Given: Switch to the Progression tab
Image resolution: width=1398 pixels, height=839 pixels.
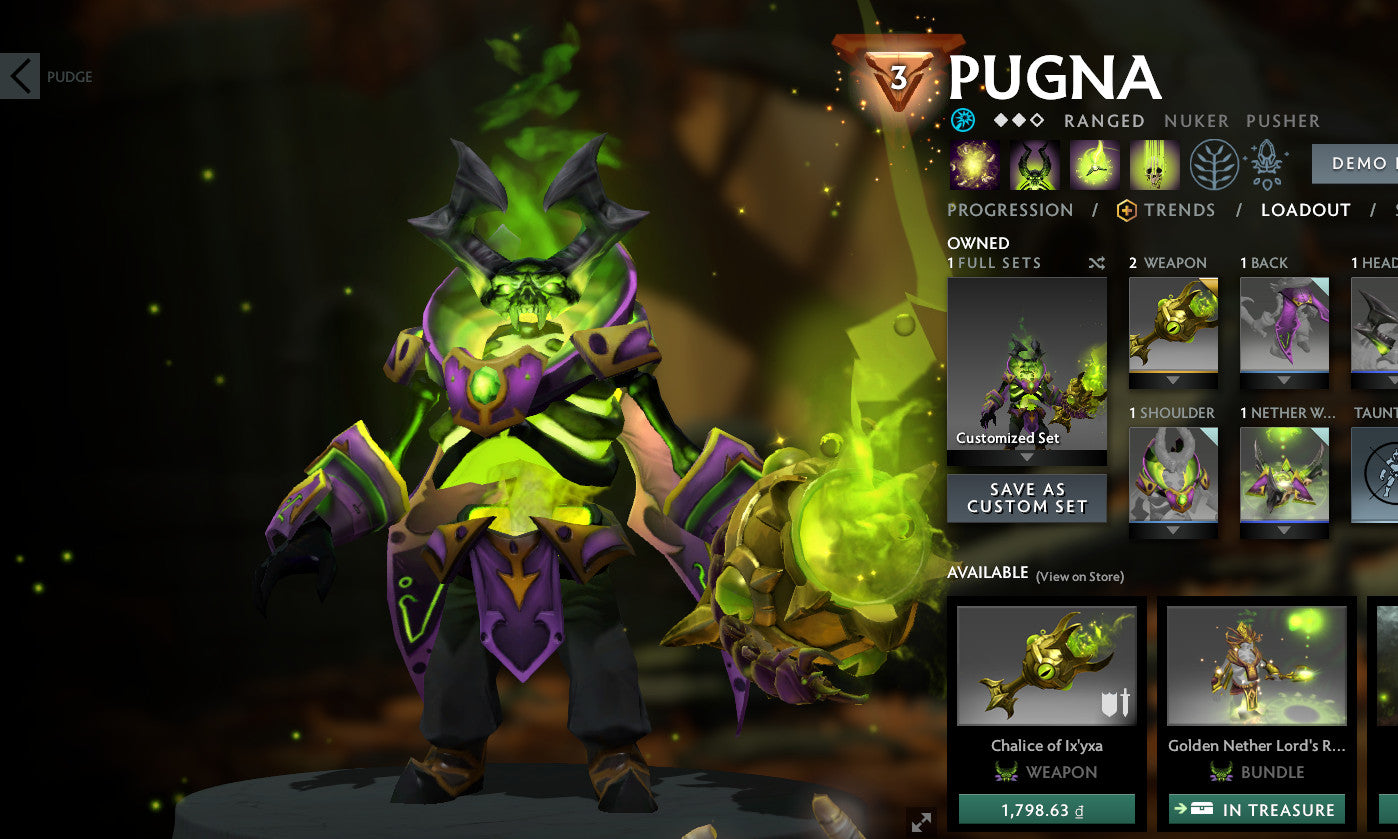Looking at the screenshot, I should pyautogui.click(x=1010, y=210).
